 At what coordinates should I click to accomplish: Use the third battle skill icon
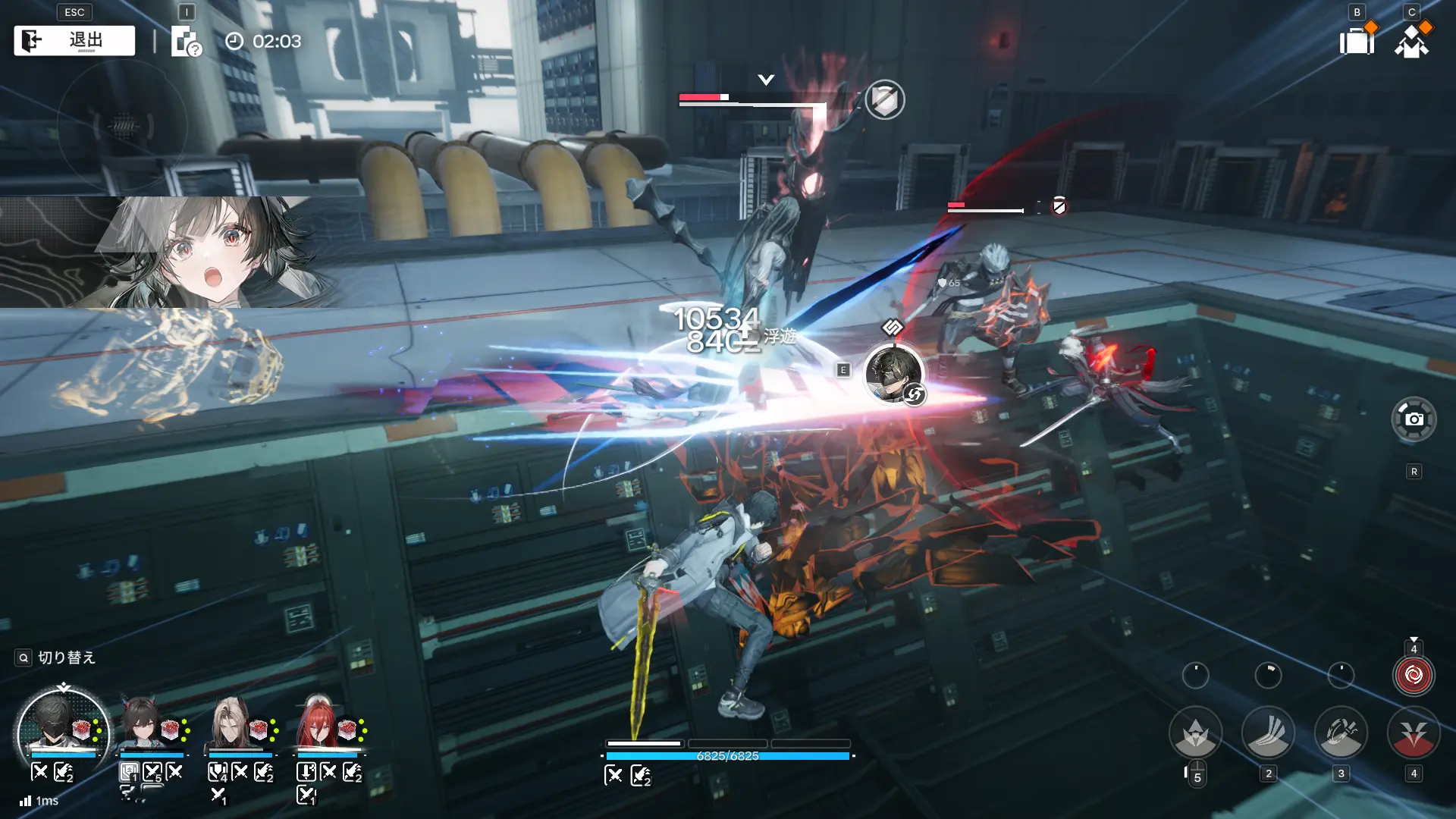[x=1341, y=733]
